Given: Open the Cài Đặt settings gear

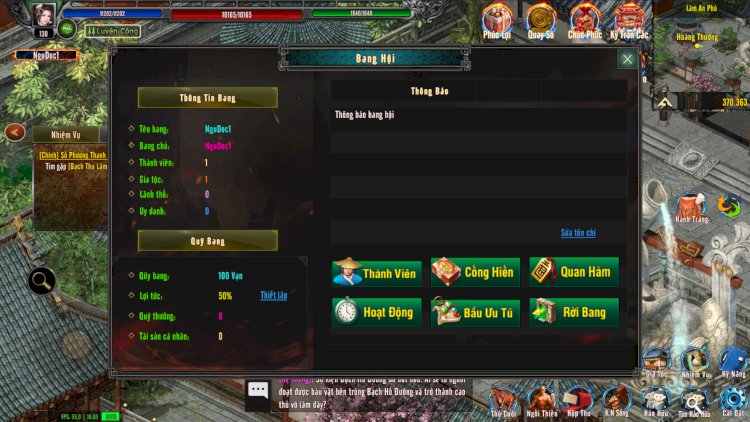Looking at the screenshot, I should click(x=733, y=399).
